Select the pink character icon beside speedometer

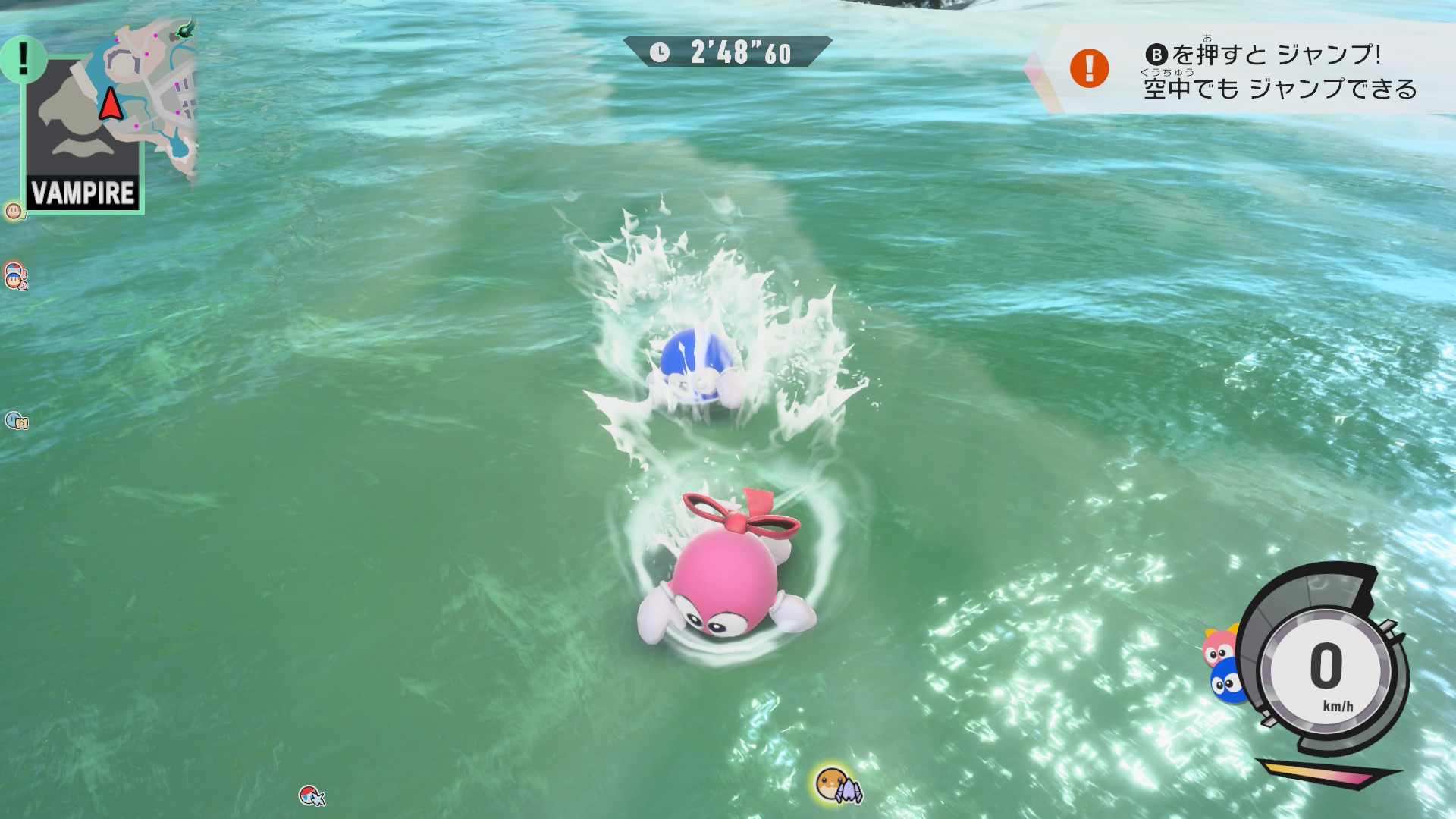(x=1219, y=648)
